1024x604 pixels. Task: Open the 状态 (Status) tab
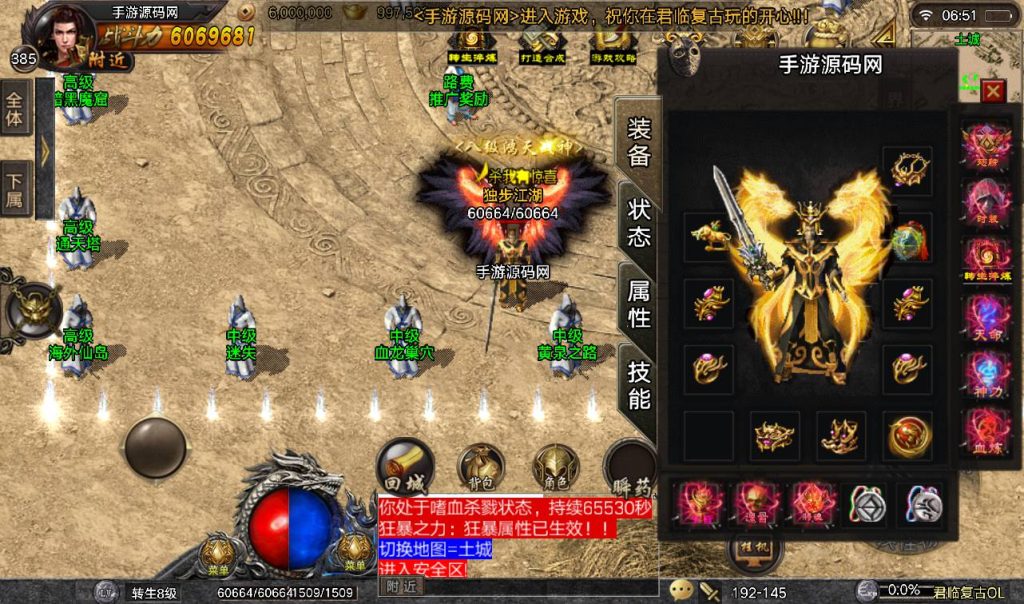(x=638, y=222)
